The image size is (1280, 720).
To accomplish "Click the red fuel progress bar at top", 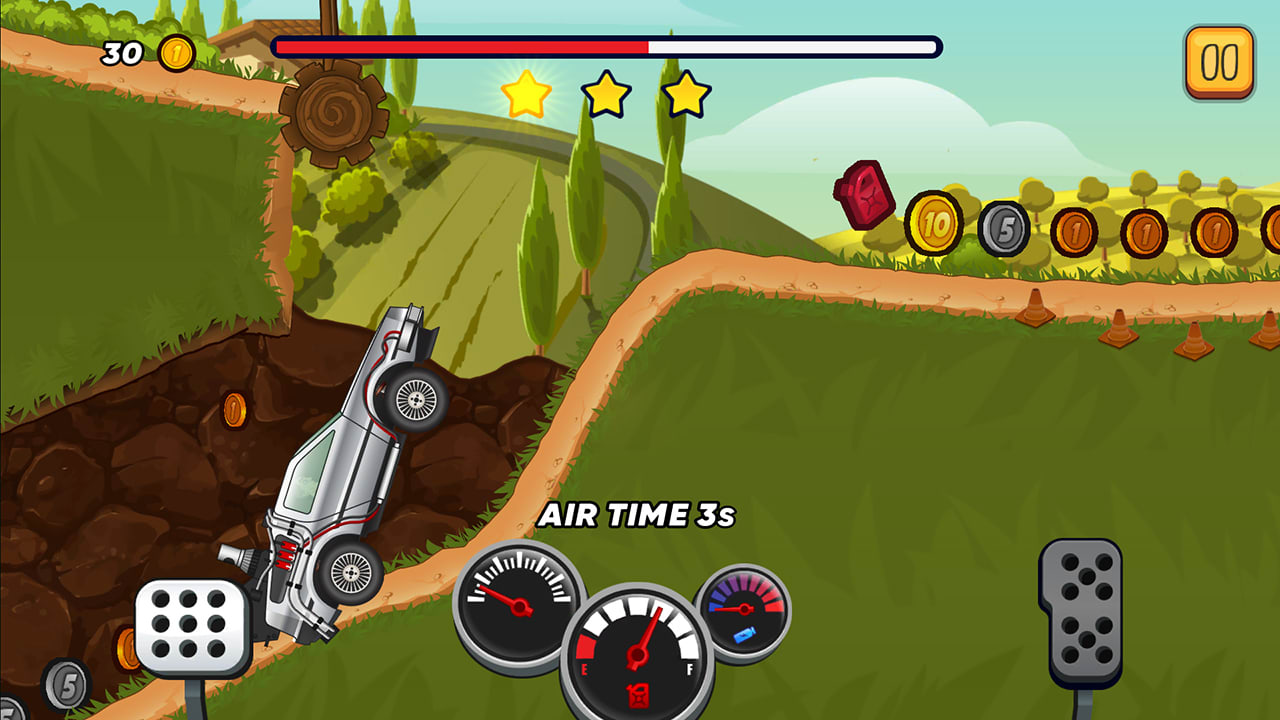I will tap(460, 45).
